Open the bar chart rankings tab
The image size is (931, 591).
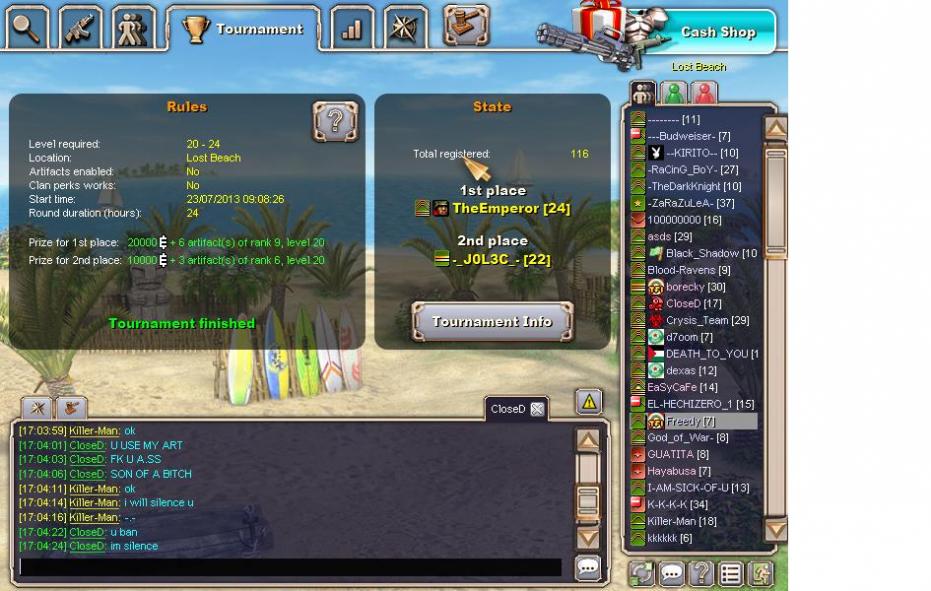(351, 28)
